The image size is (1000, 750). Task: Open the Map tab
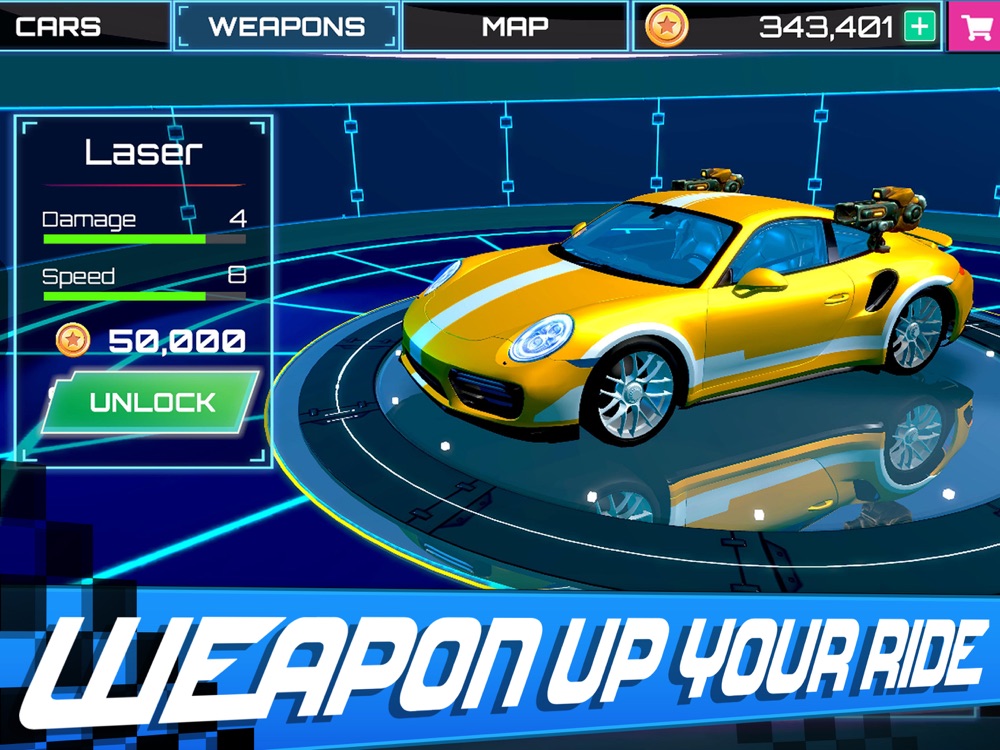click(515, 26)
